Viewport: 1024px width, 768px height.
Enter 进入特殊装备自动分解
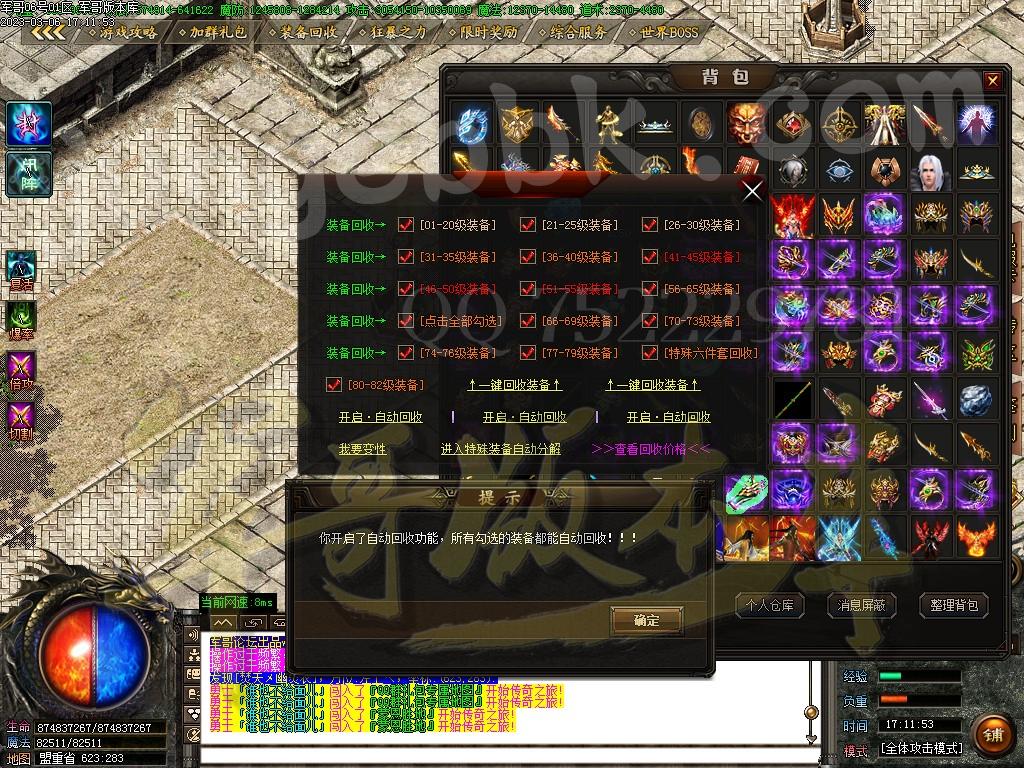501,449
